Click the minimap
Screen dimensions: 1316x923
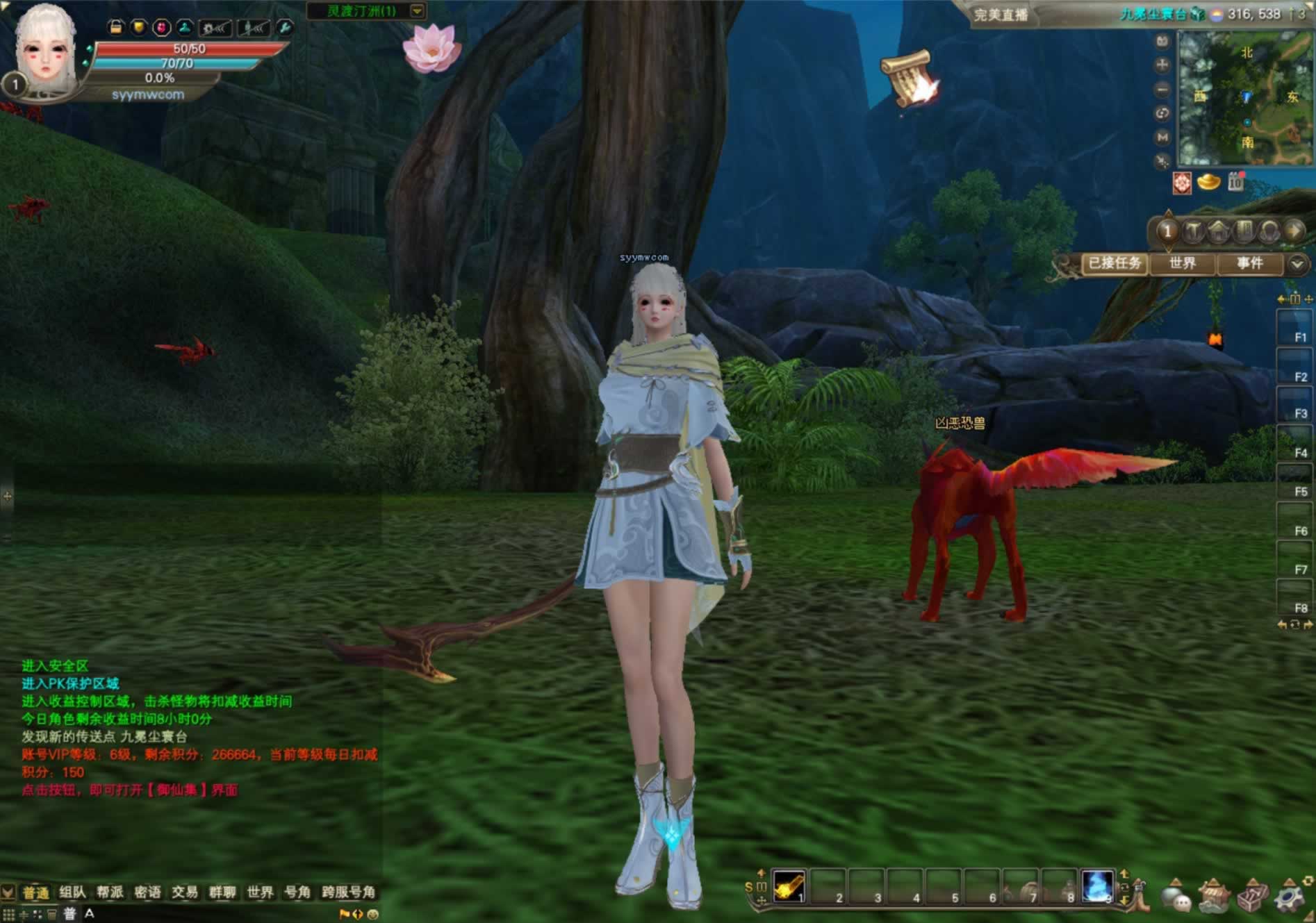(1244, 97)
